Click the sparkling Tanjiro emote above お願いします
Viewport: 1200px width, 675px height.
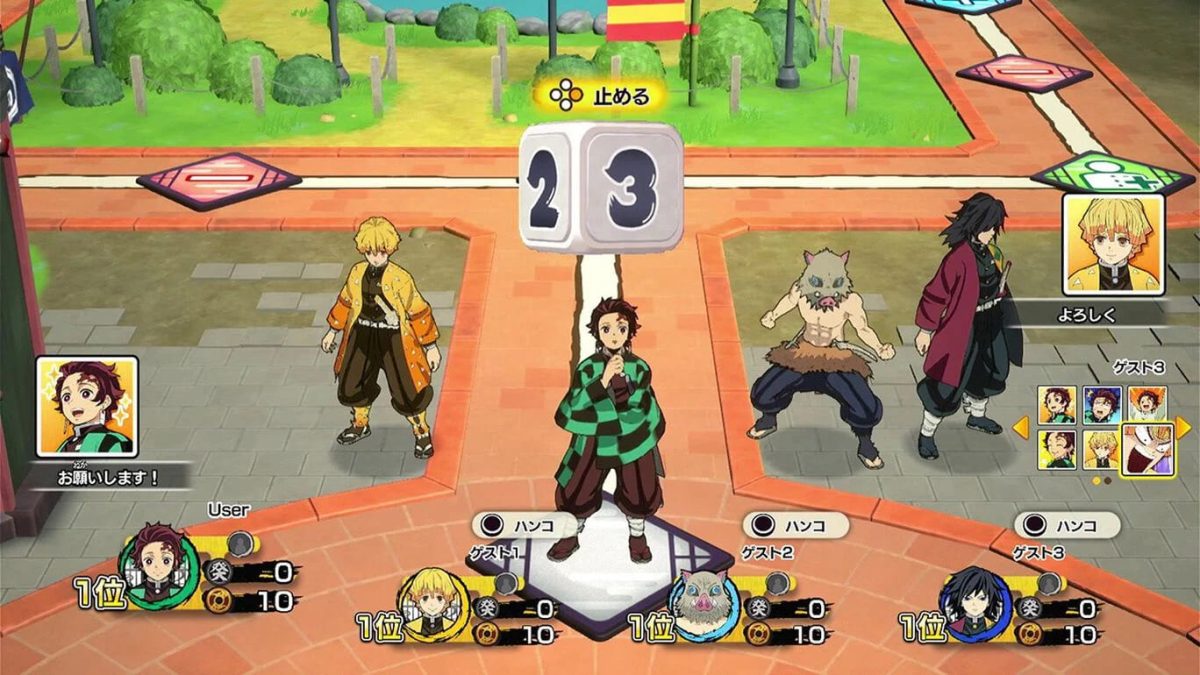tap(87, 407)
